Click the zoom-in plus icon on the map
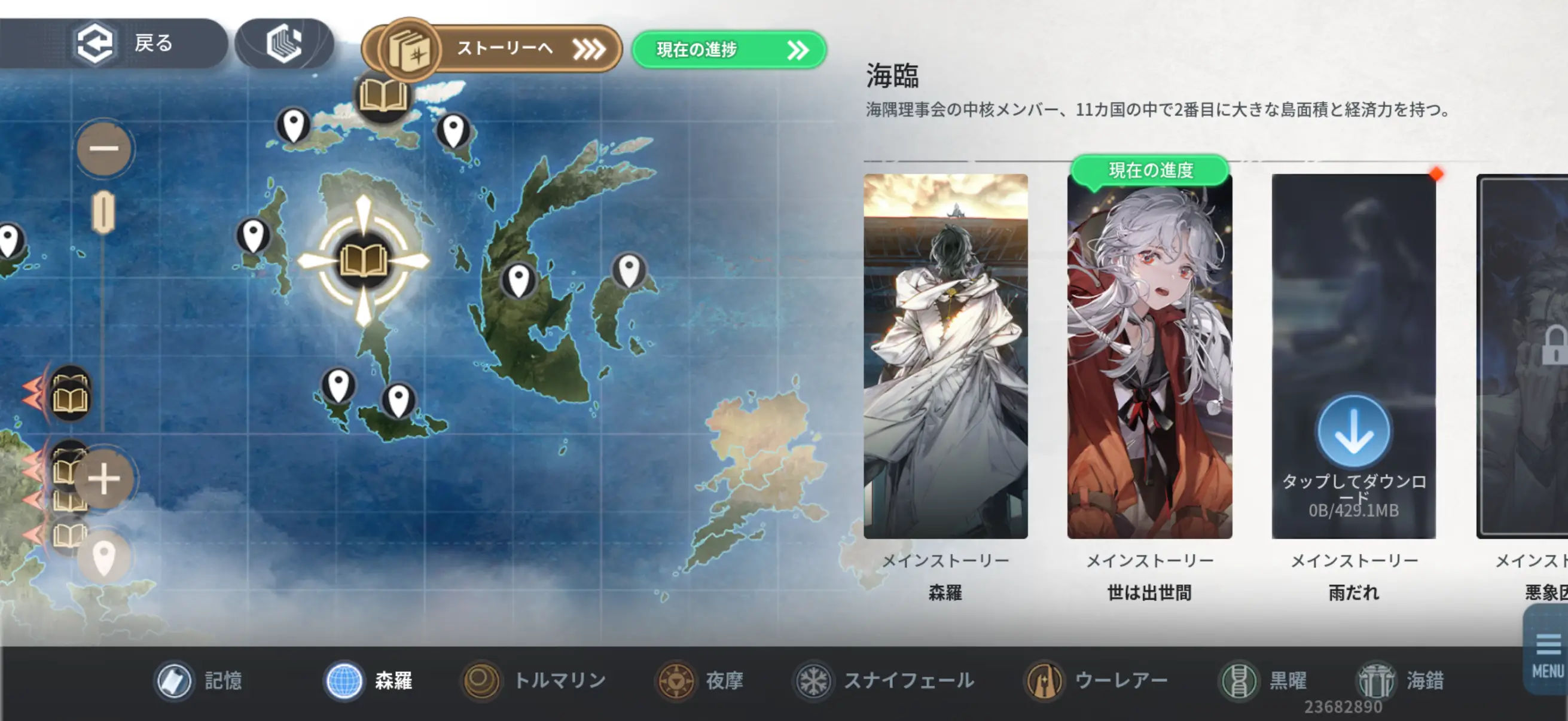Viewport: 1568px width, 721px height. (103, 479)
